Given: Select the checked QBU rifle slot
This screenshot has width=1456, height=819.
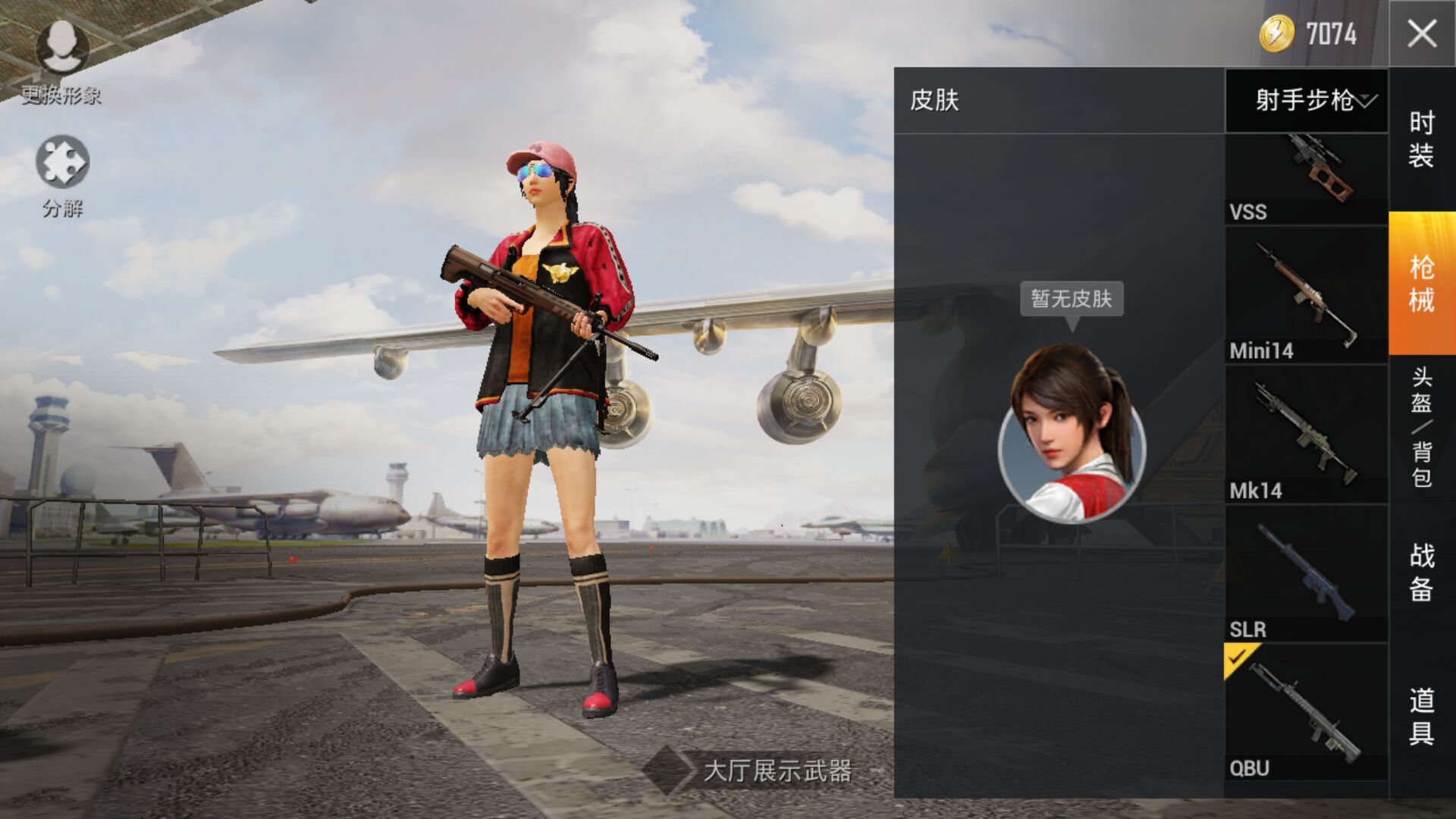Looking at the screenshot, I should [1306, 711].
